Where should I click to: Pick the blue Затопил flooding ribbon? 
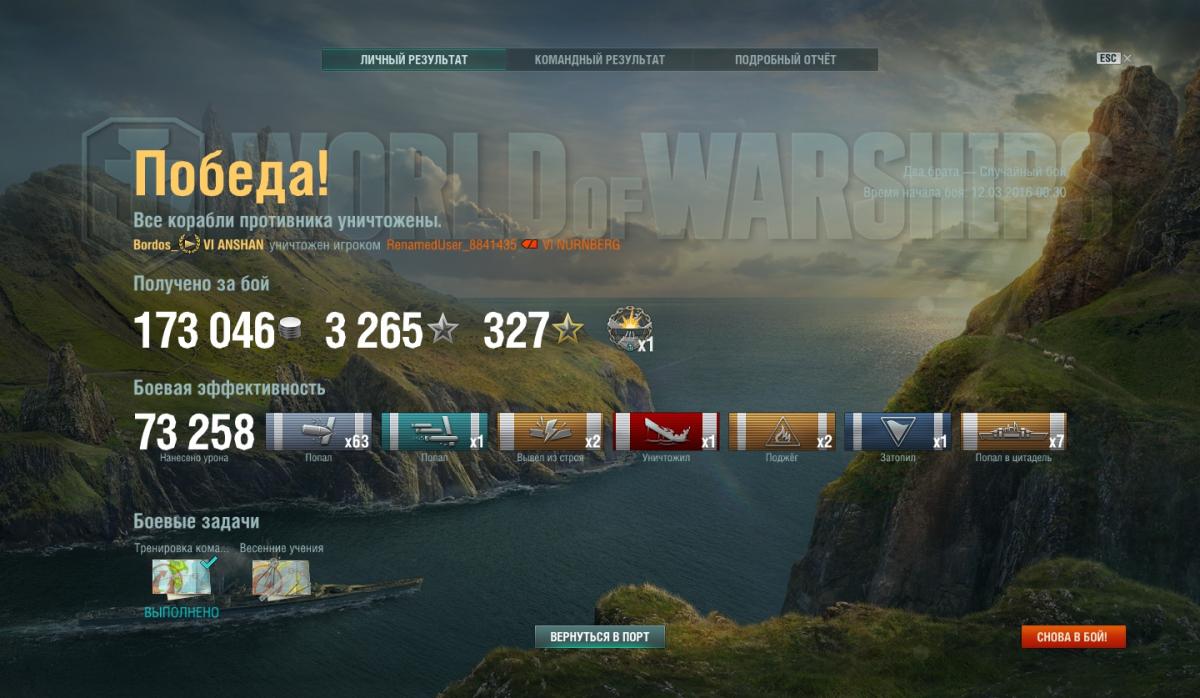pos(898,432)
